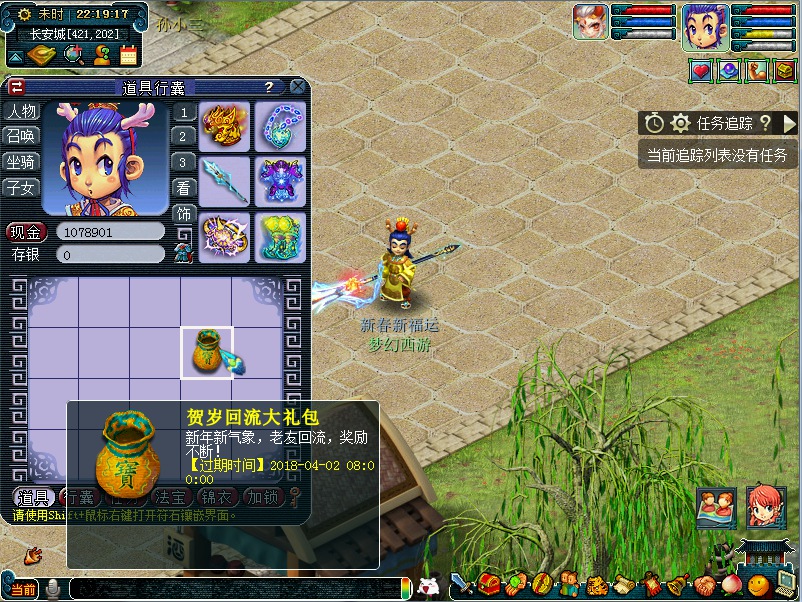Select the 贺岁回流大礼包 gift bag item
The width and height of the screenshot is (802, 602).
coord(207,352)
